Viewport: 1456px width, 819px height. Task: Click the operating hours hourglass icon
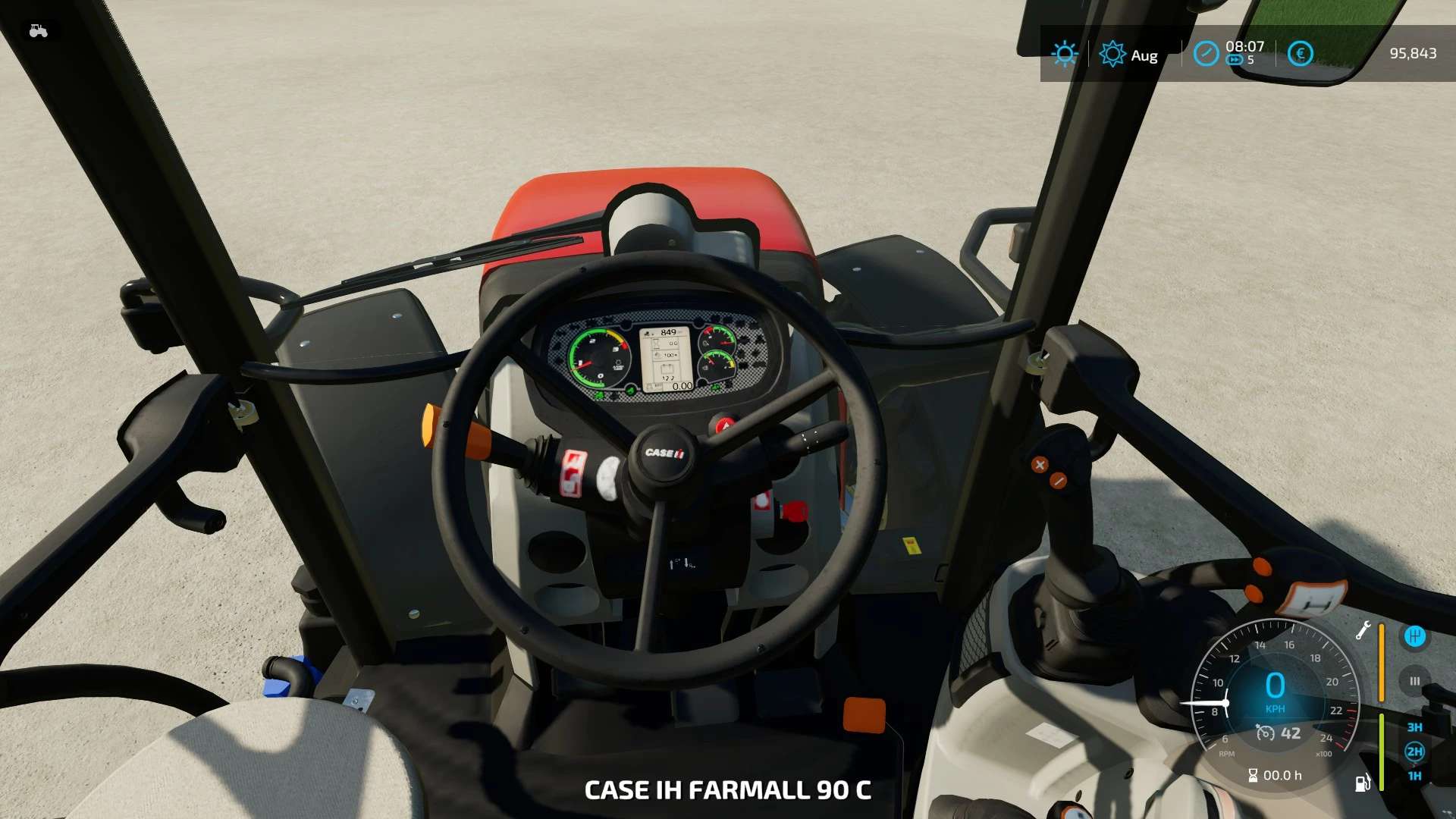[x=1253, y=775]
